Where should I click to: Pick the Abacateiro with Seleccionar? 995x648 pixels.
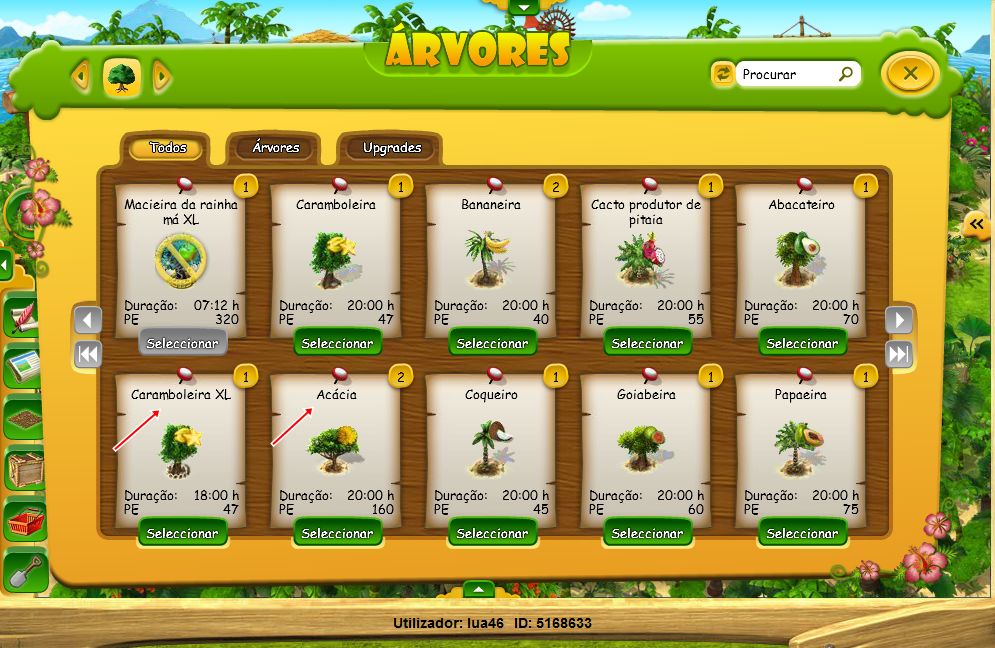coord(802,343)
